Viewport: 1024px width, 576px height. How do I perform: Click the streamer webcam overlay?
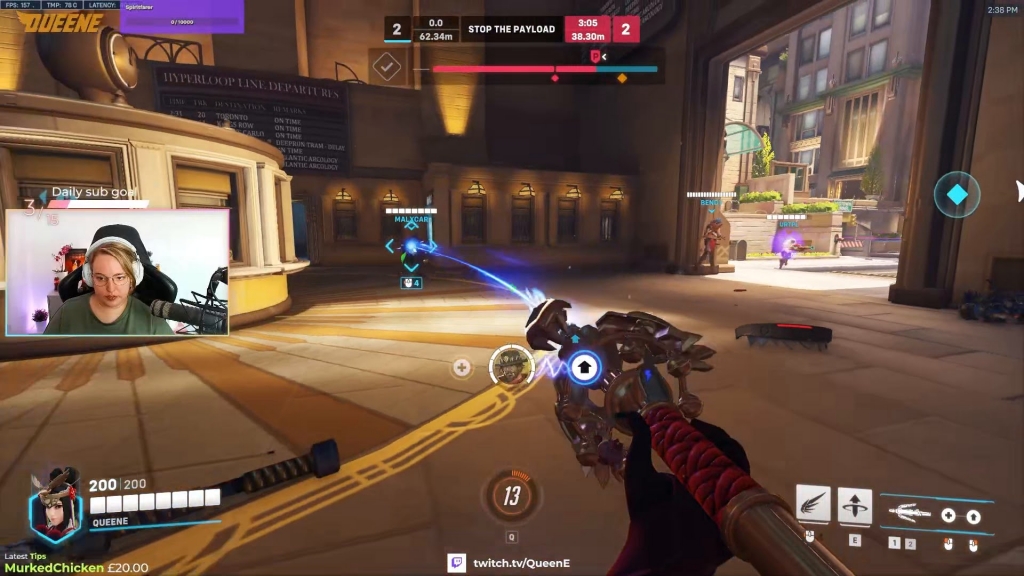117,272
